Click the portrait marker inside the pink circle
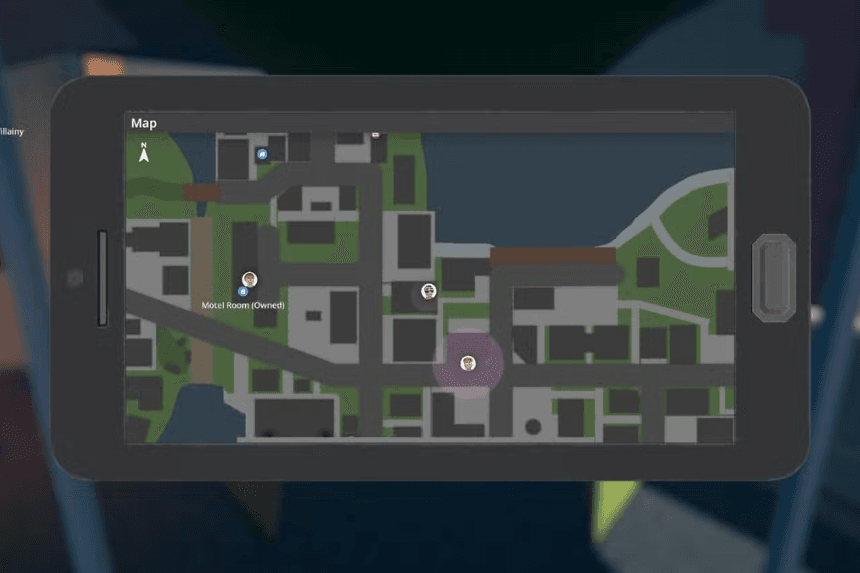 pyautogui.click(x=467, y=362)
